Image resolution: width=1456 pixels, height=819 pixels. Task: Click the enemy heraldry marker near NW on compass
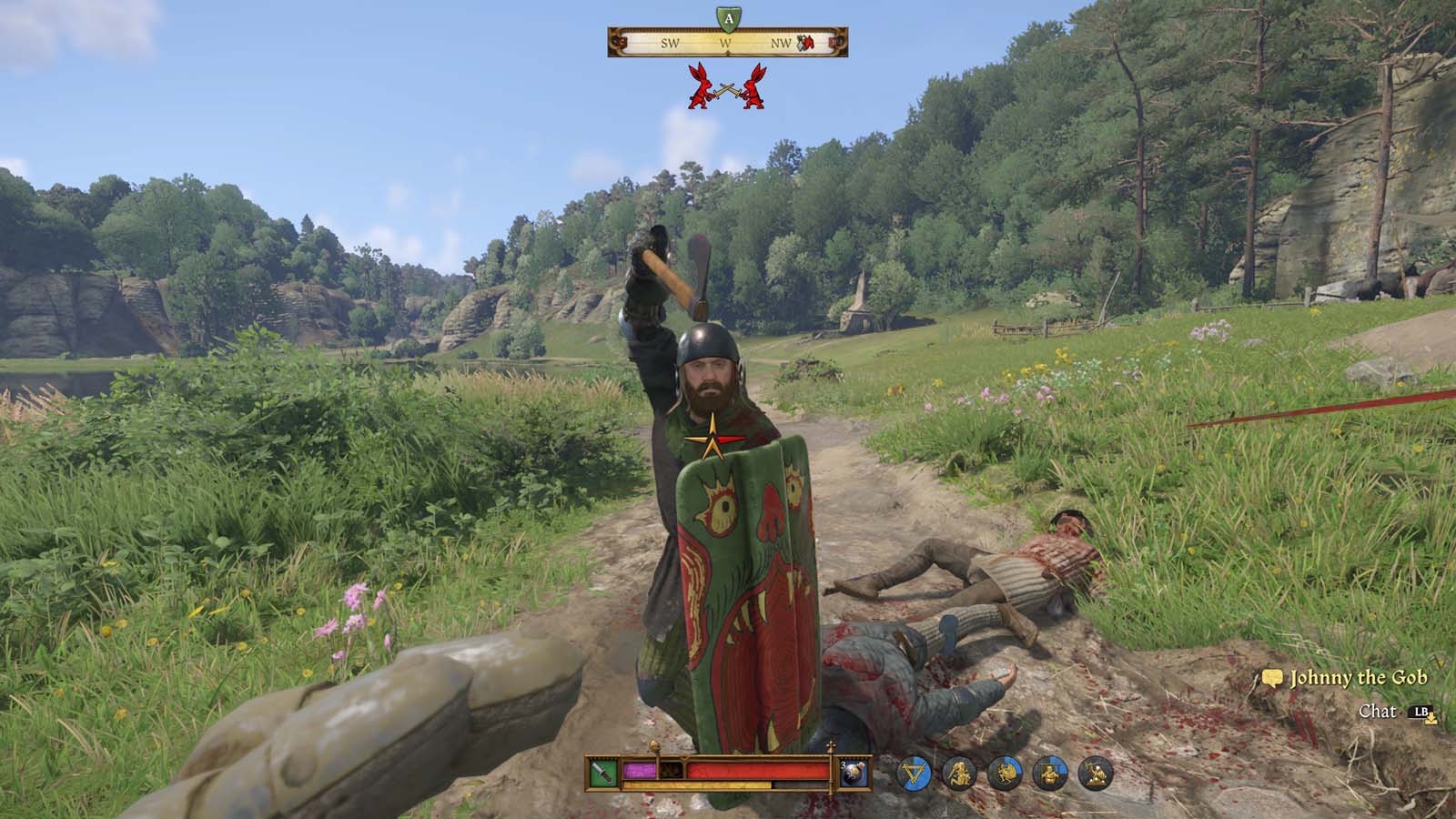coord(804,43)
